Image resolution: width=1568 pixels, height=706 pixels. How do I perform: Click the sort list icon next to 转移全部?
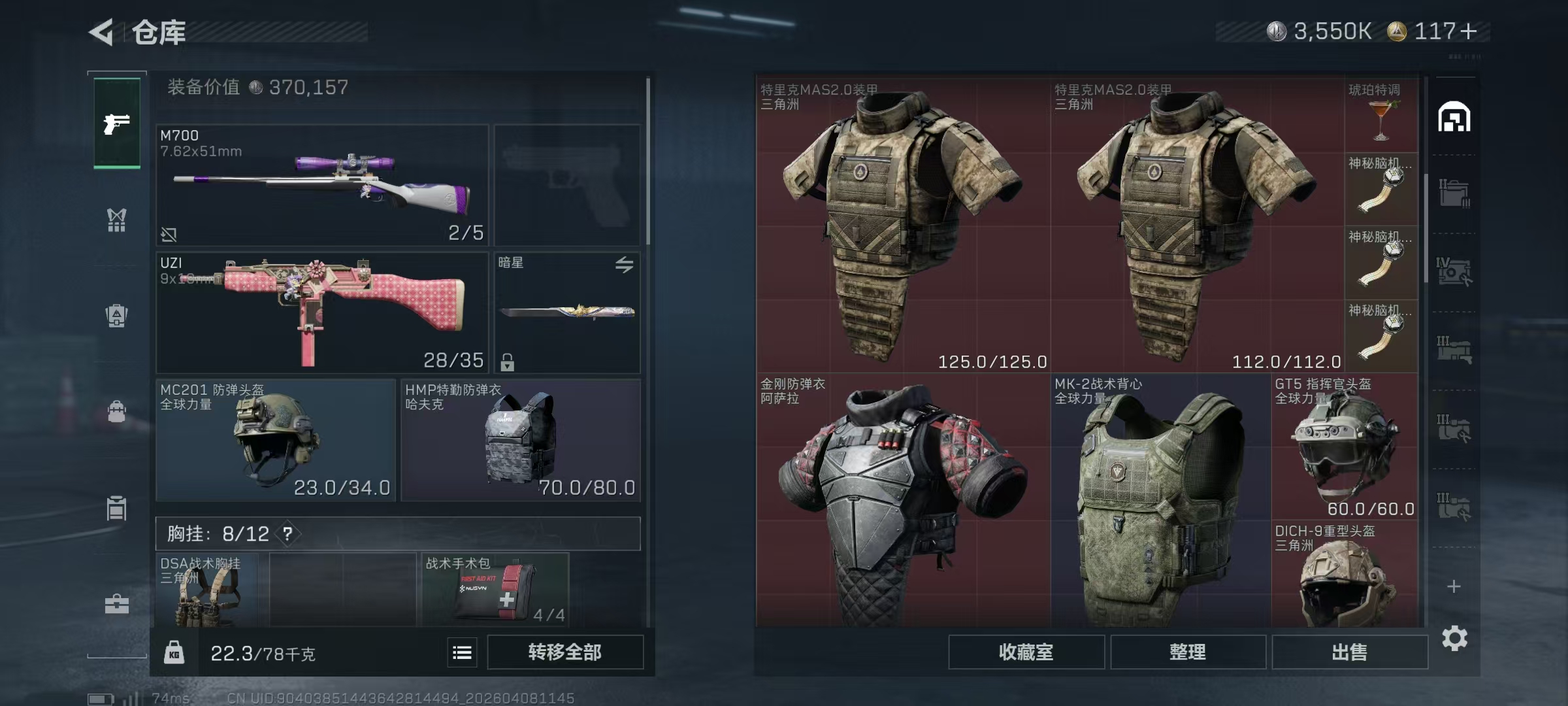(x=461, y=652)
